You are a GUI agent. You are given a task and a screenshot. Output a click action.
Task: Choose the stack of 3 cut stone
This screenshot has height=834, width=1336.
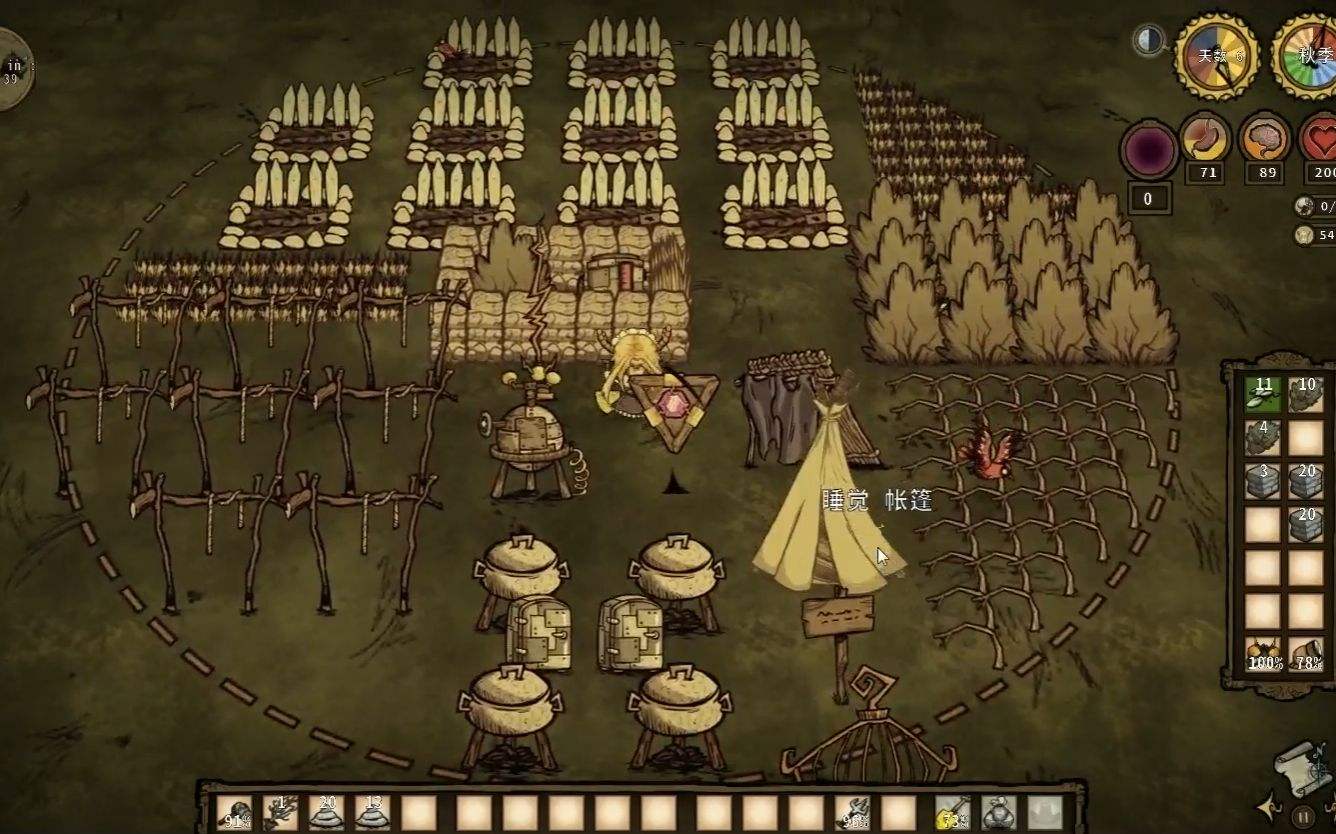(x=1263, y=481)
